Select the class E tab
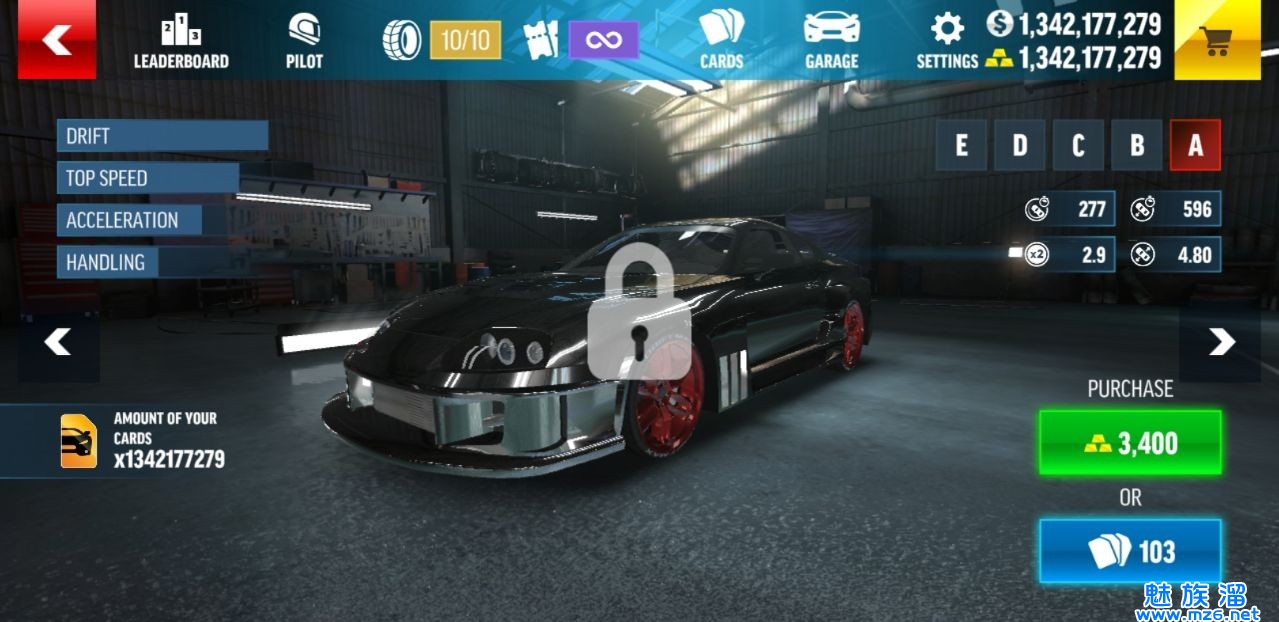The height and width of the screenshot is (622, 1279). pos(961,146)
